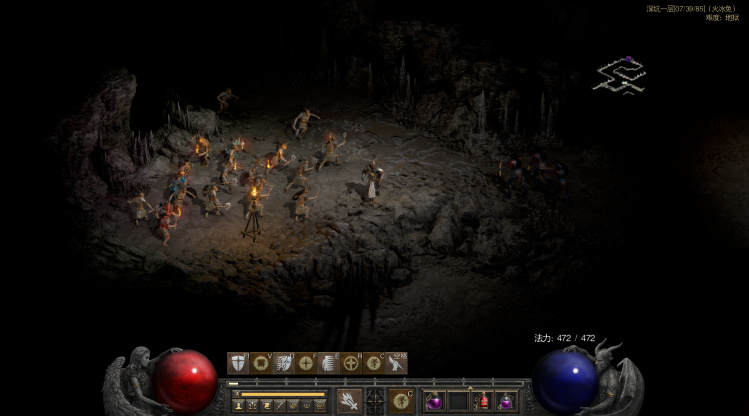Use the last belt slot's purple potion

click(x=507, y=401)
